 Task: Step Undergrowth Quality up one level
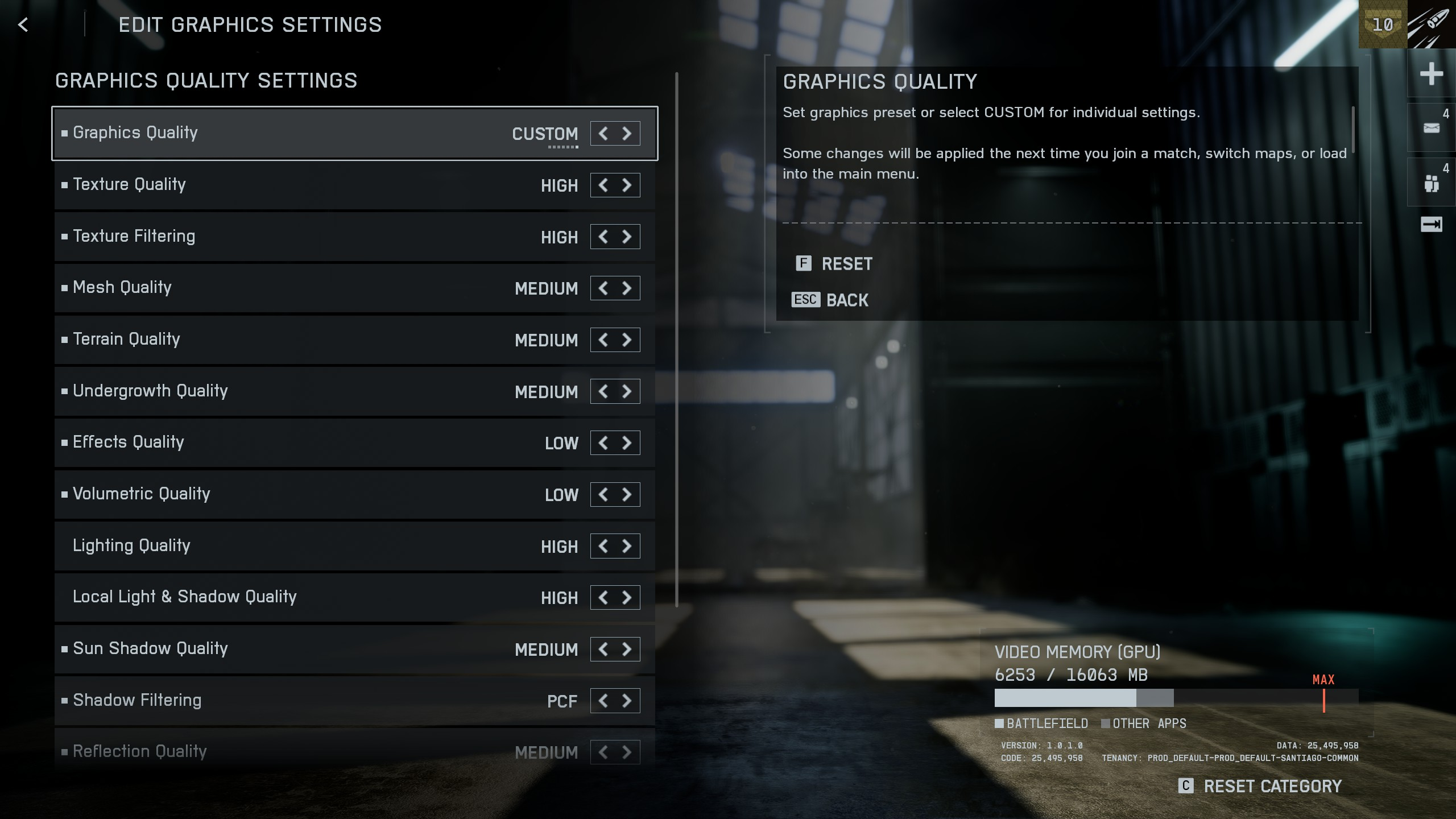click(627, 392)
